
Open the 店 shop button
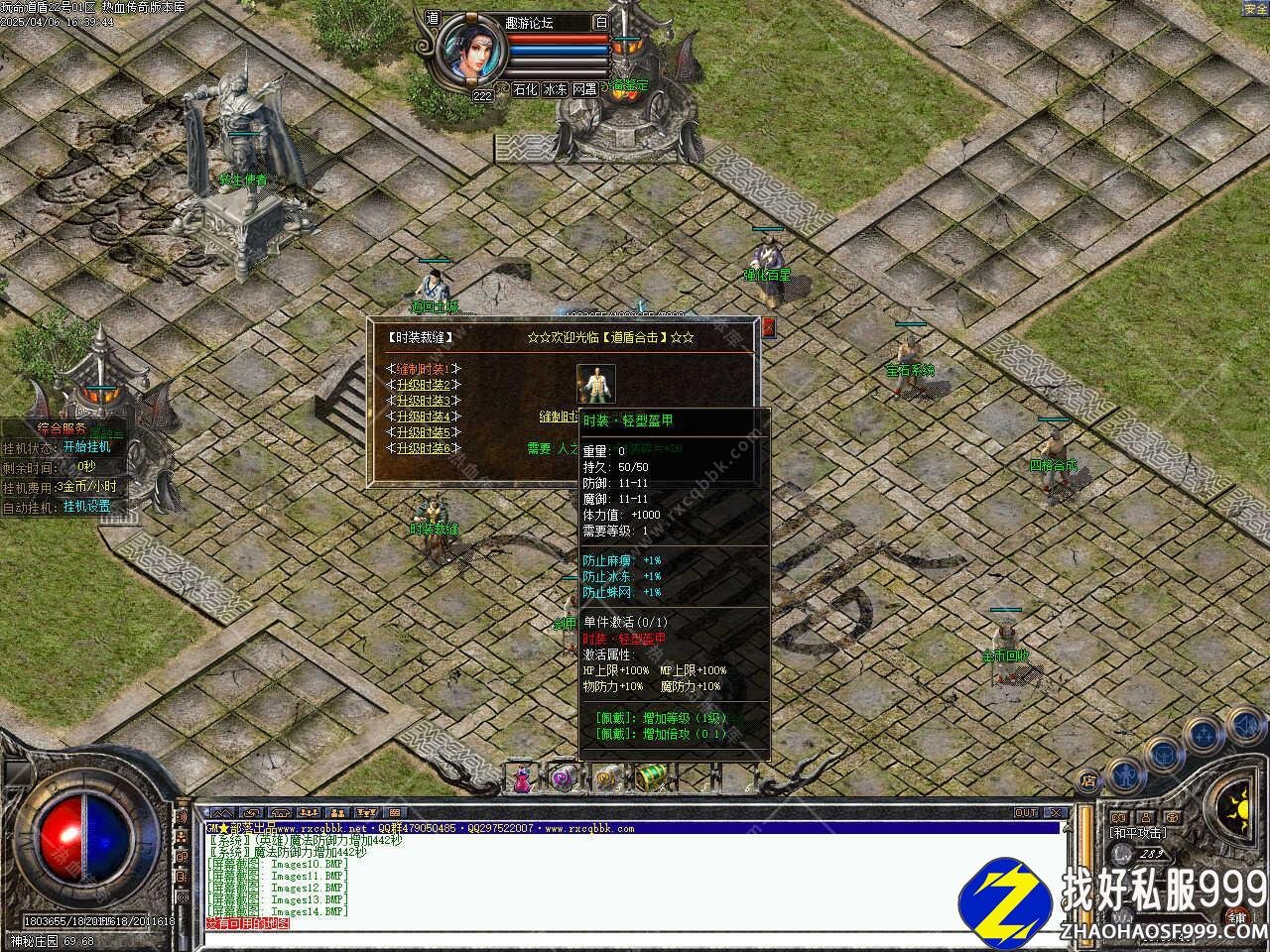[1088, 781]
